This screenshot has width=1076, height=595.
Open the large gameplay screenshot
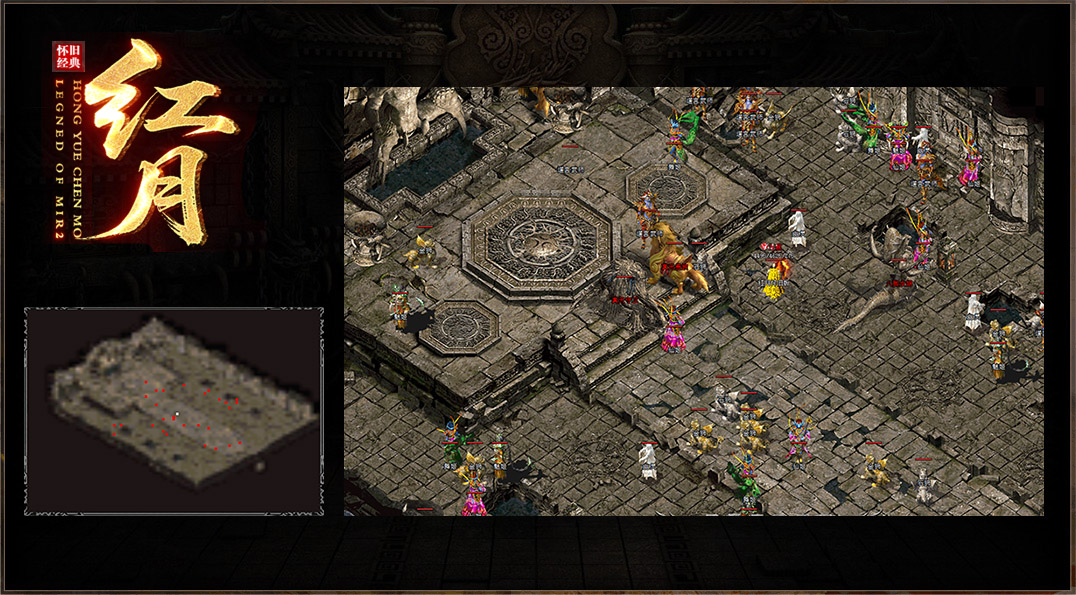[693, 301]
